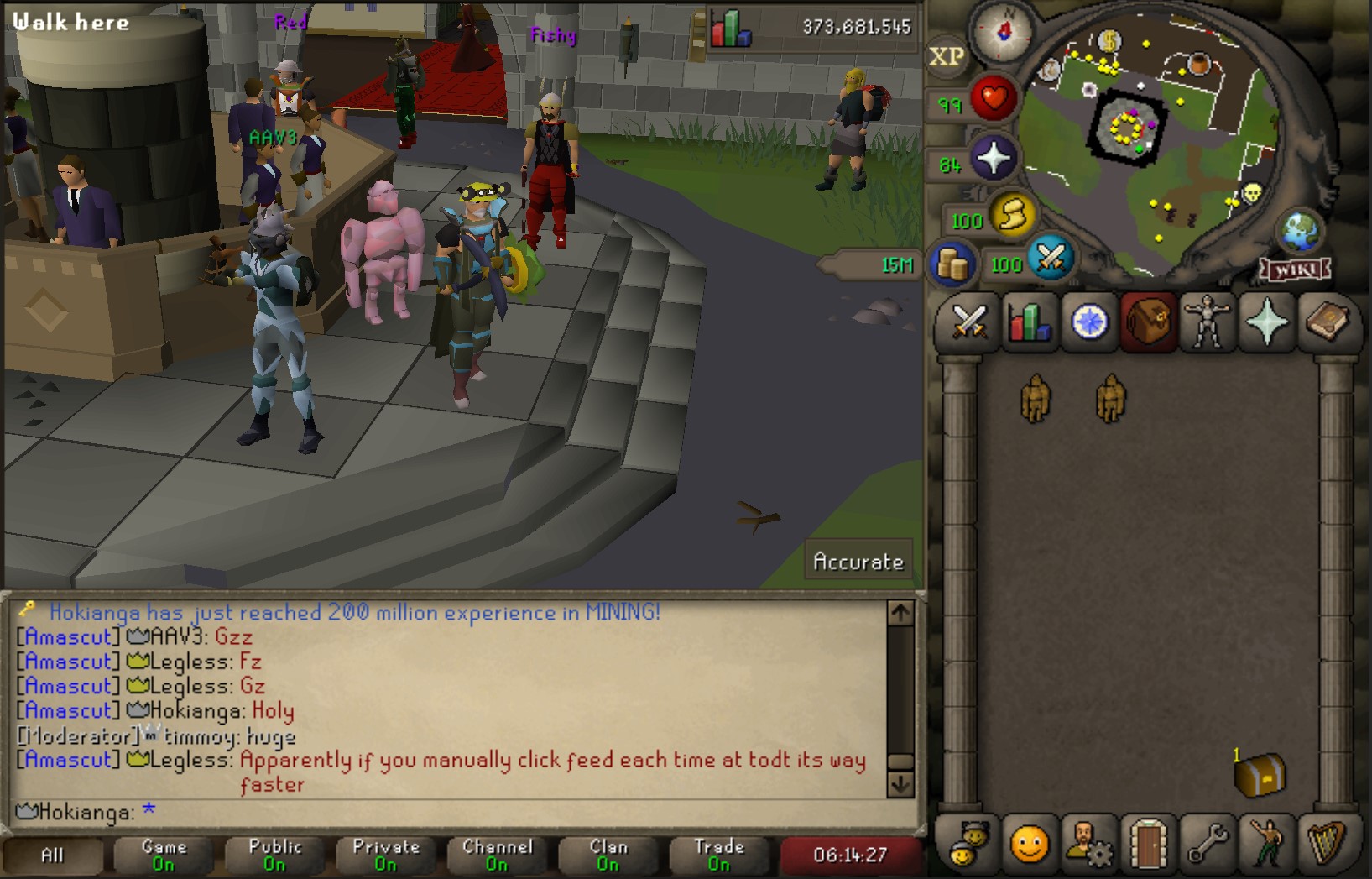Screen dimensions: 1372x879
Task: Select the All chat tab
Action: tap(52, 853)
